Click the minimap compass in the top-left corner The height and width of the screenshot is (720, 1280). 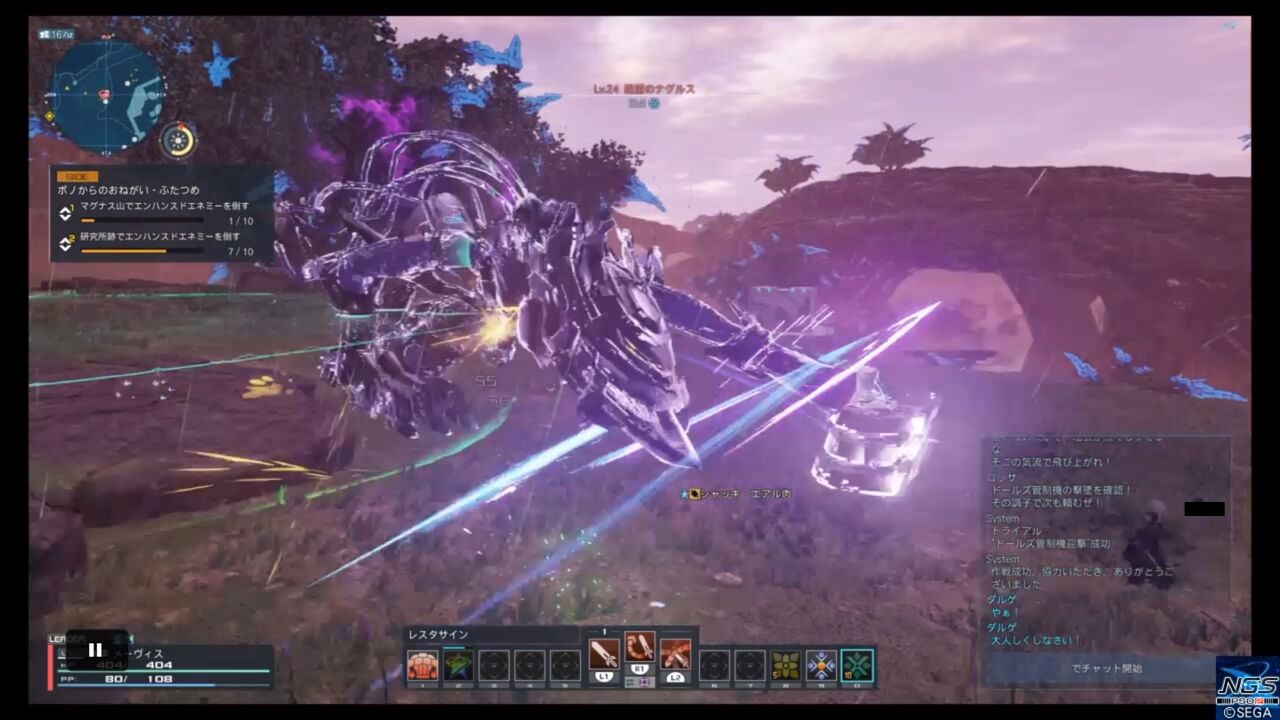(178, 141)
